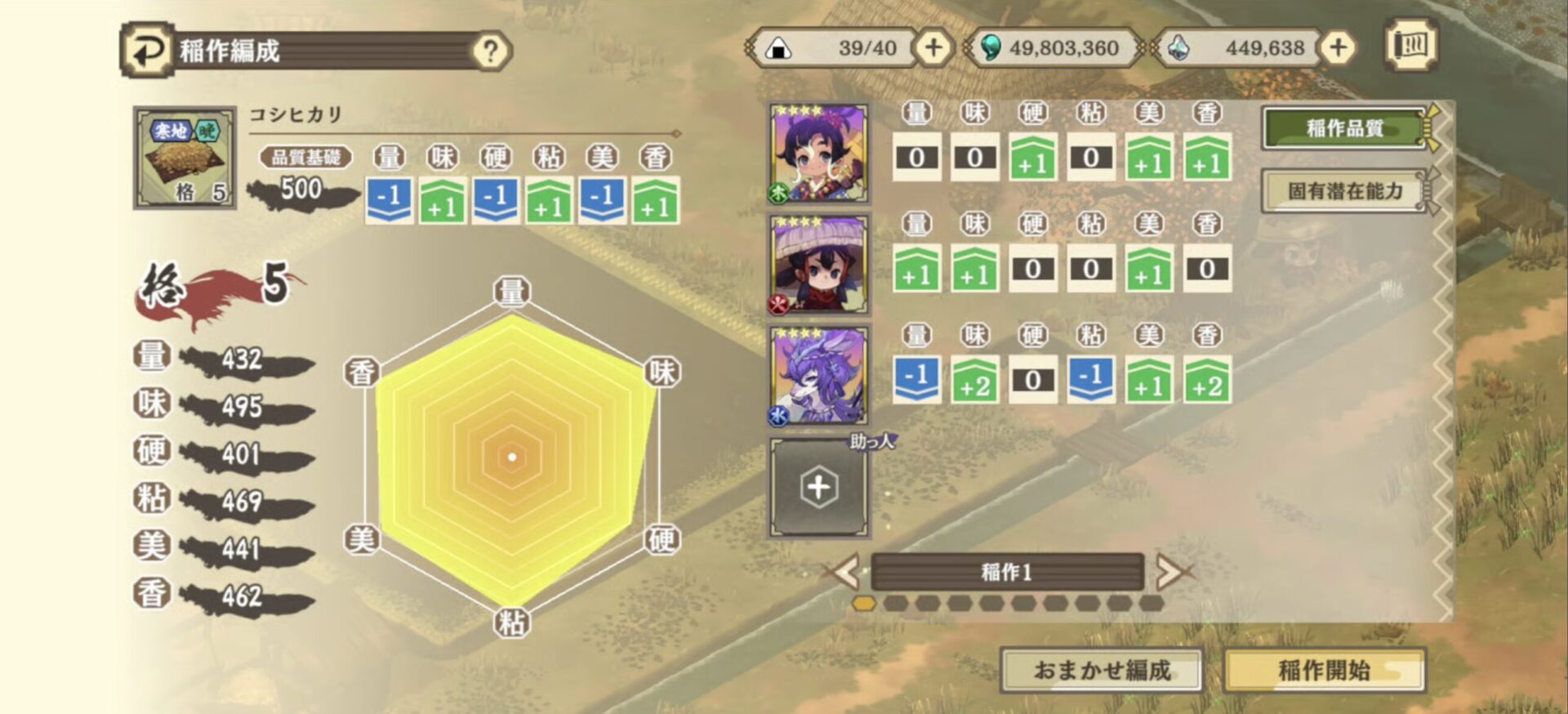The height and width of the screenshot is (714, 1568).
Task: Open the help question mark button
Action: coord(490,51)
